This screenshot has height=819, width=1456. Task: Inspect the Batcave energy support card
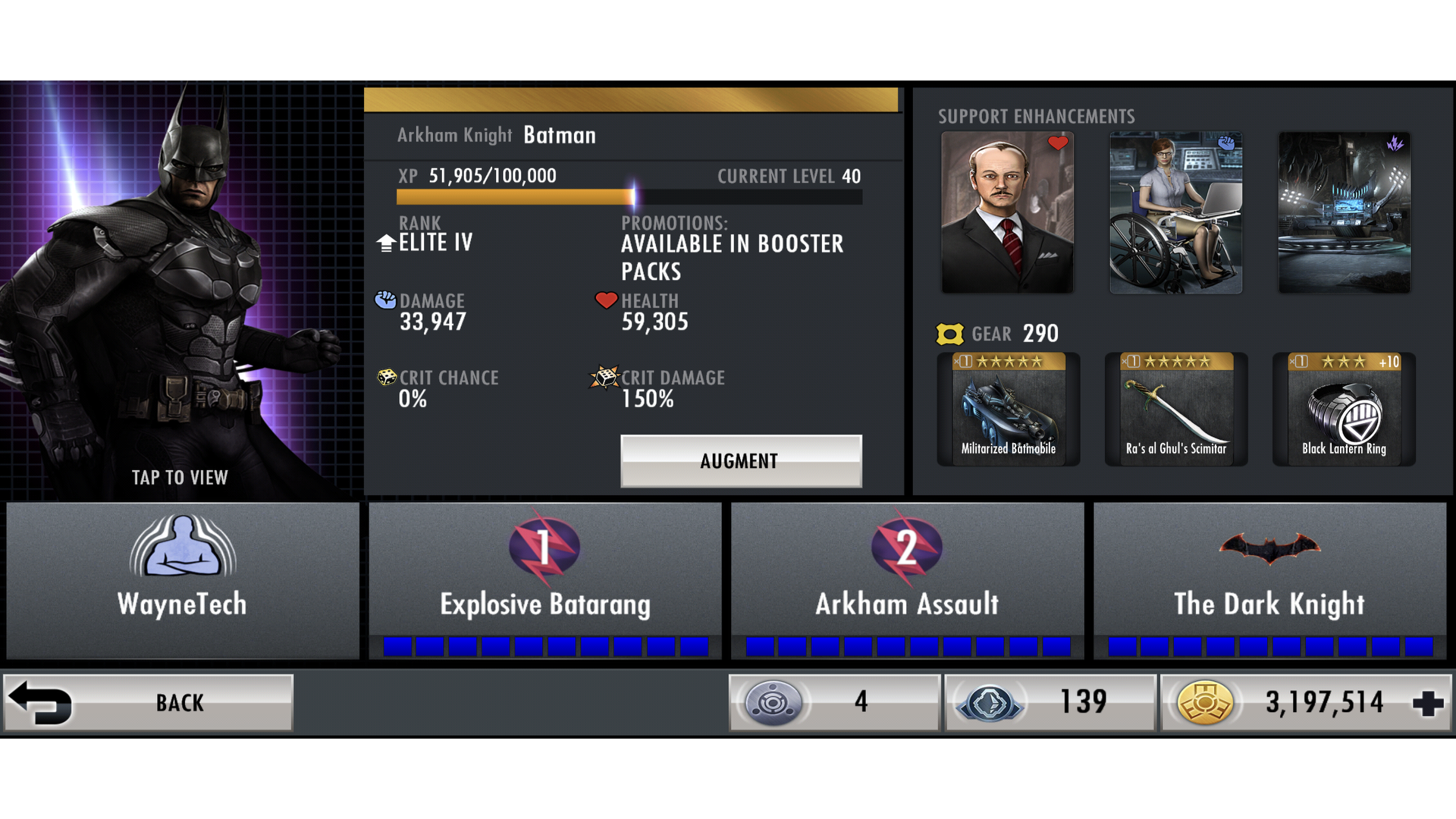tap(1344, 212)
